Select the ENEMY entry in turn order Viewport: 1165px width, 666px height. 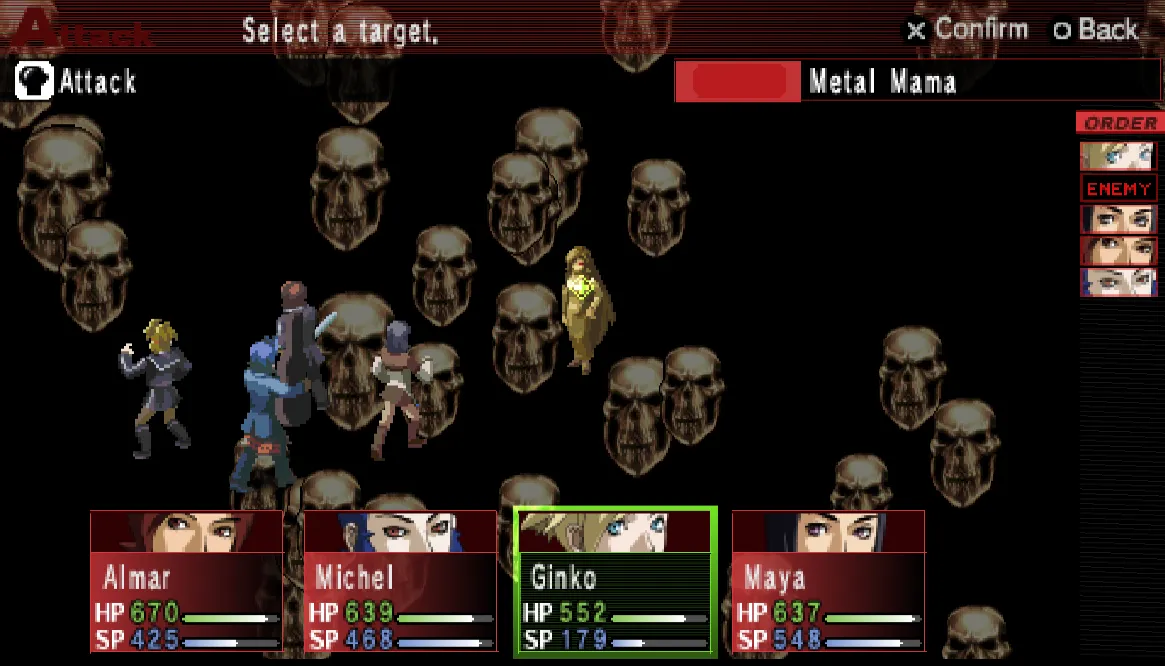click(1119, 188)
